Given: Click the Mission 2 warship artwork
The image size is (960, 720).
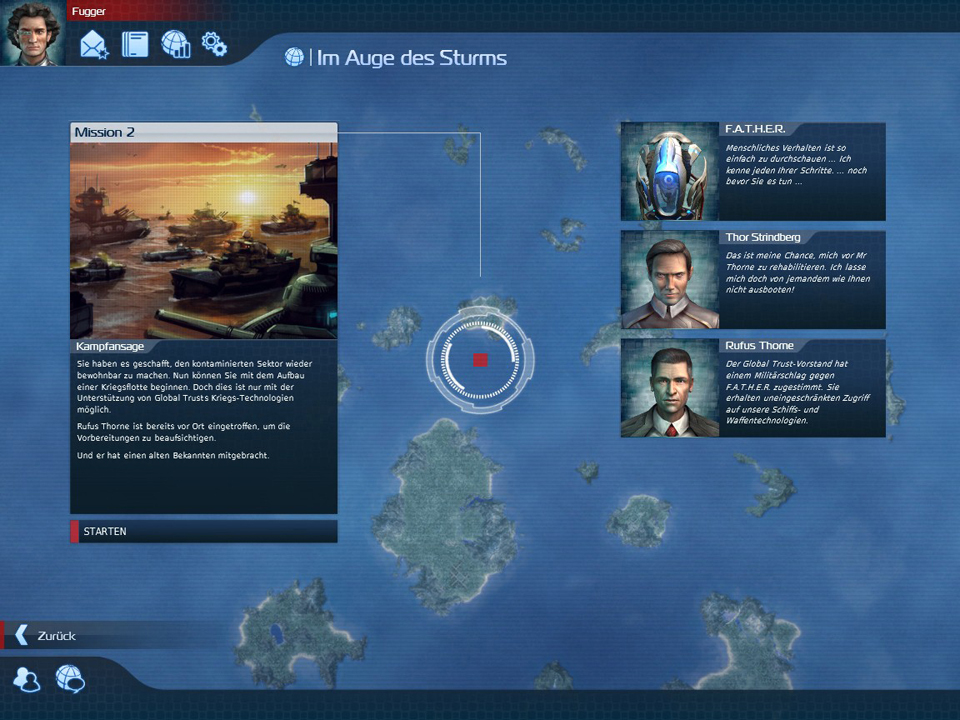Looking at the screenshot, I should click(203, 240).
